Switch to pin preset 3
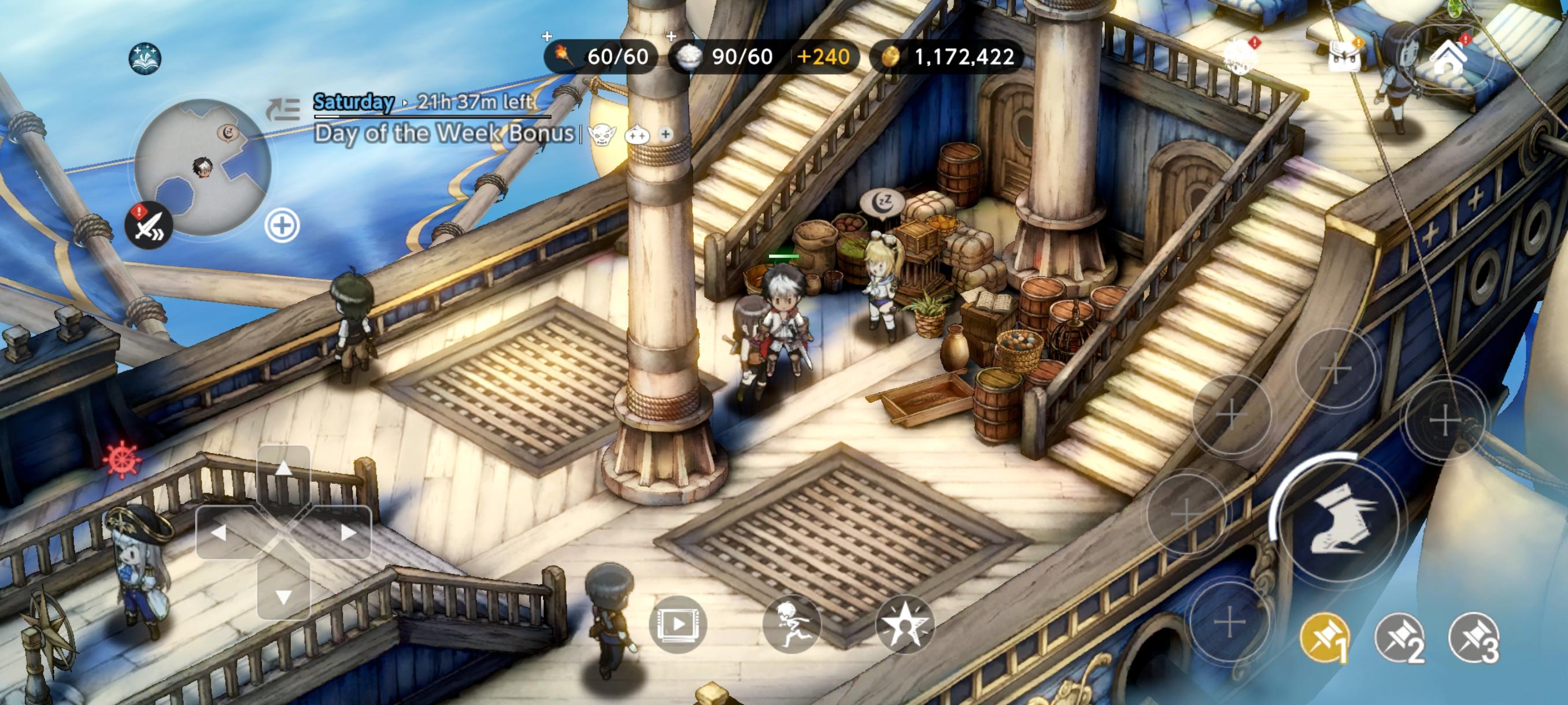The height and width of the screenshot is (705, 1568). tap(1474, 639)
